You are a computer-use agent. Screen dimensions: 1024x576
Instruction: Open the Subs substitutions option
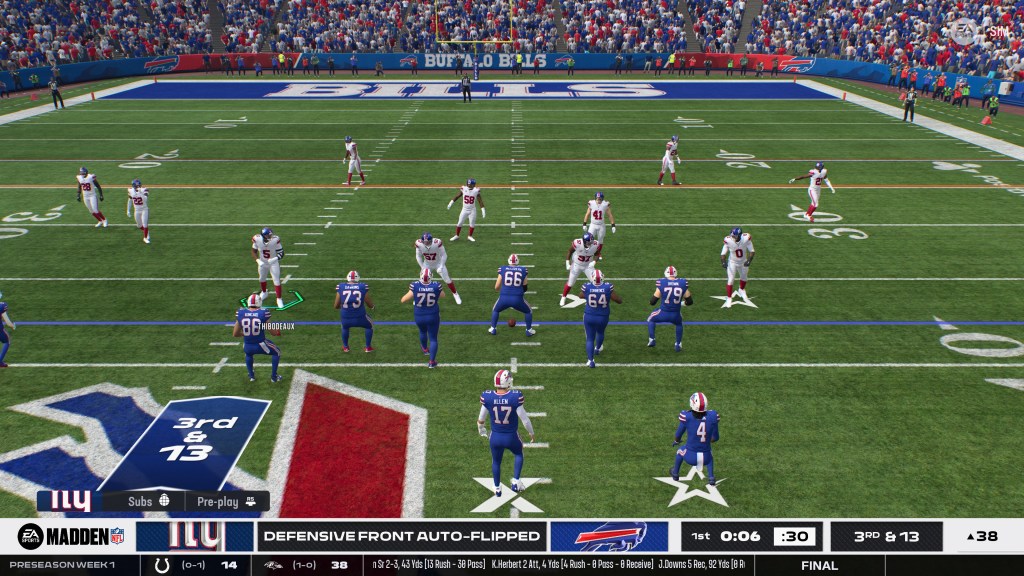click(150, 501)
